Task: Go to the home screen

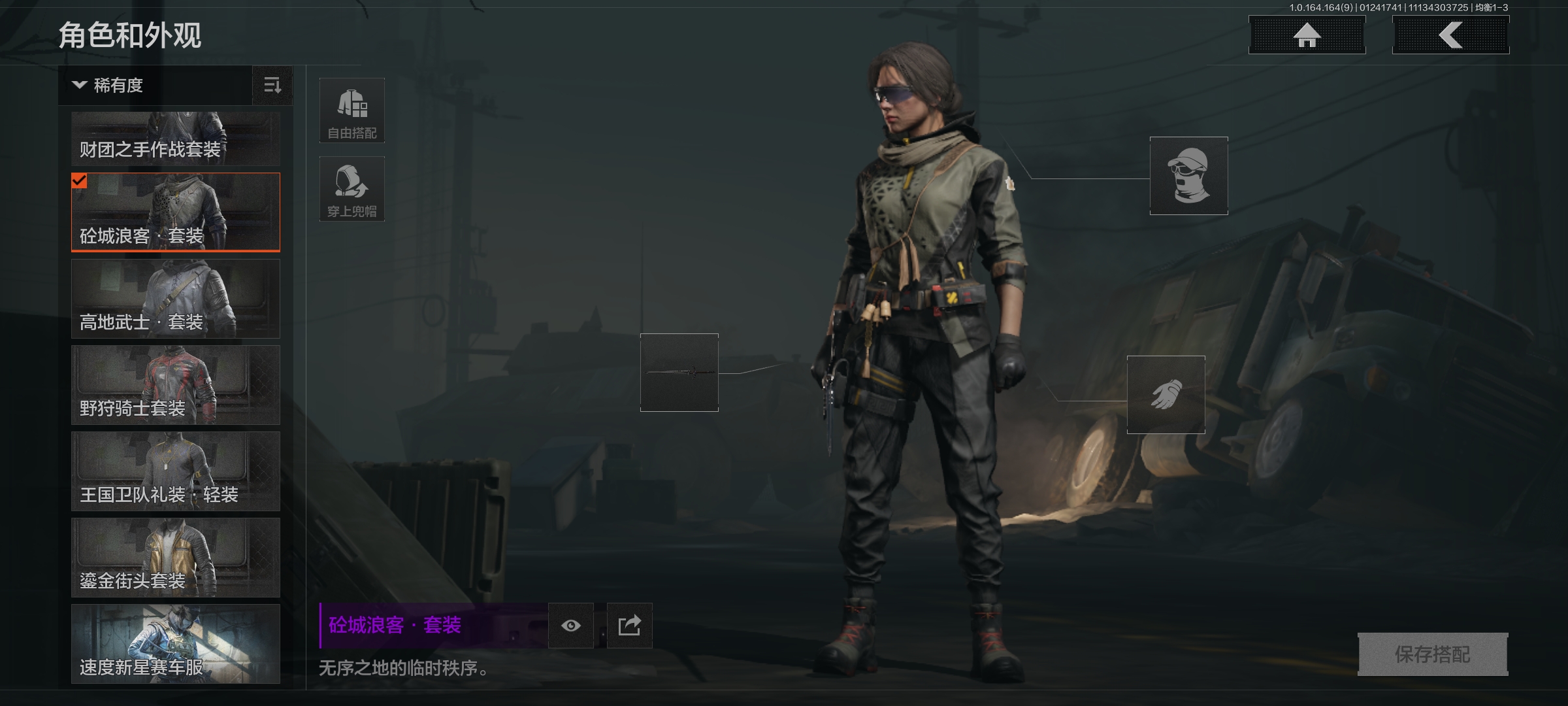Action: point(1307,35)
